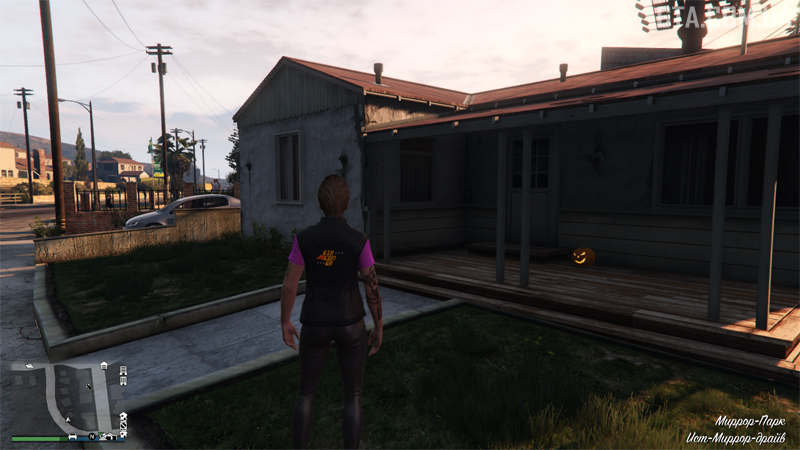This screenshot has height=450, width=800.
Task: Select the house blip at the minimap's top edge
Action: (x=104, y=365)
